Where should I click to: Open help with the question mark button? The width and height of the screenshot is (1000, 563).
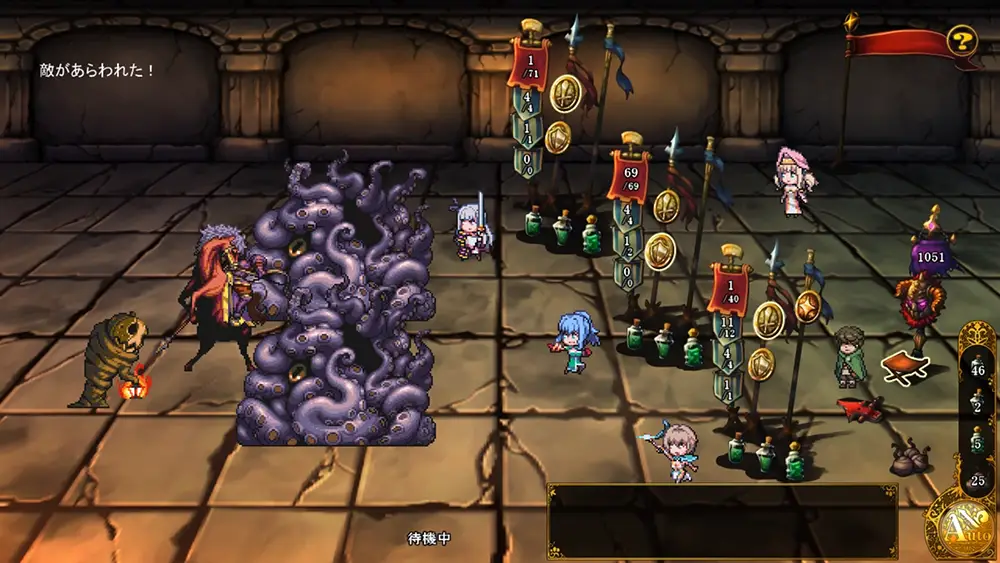(961, 41)
